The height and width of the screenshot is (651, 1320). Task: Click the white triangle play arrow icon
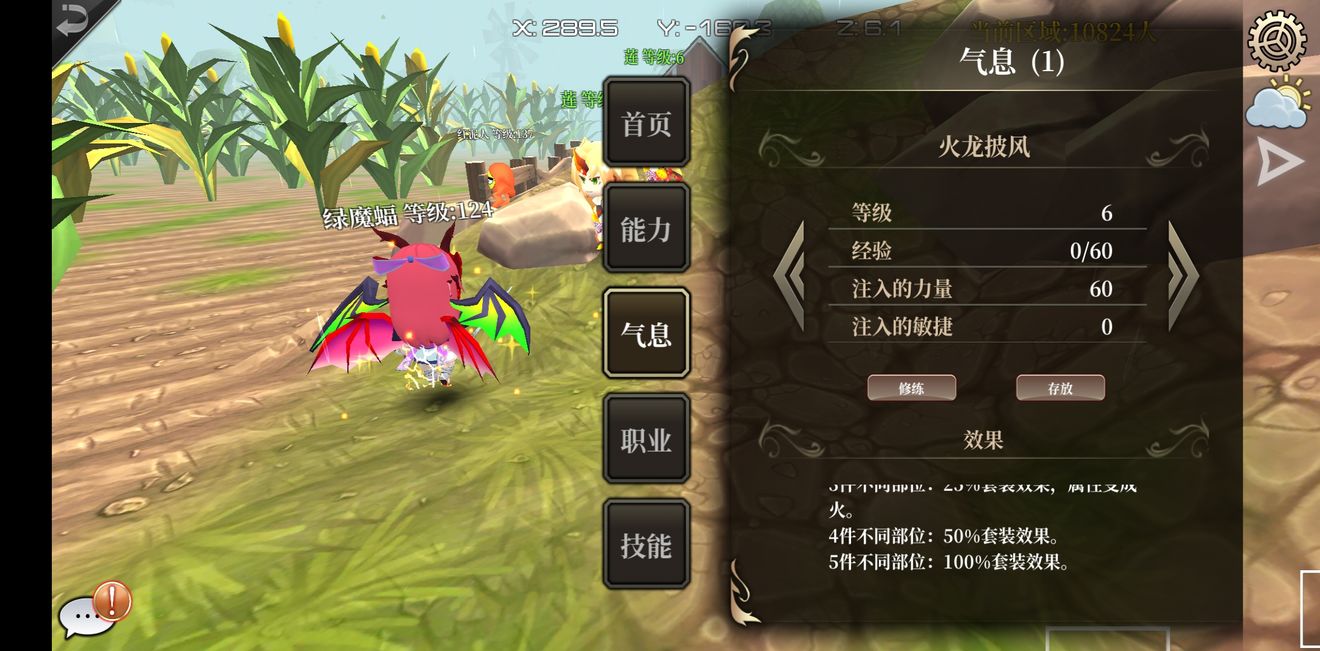tap(1279, 162)
